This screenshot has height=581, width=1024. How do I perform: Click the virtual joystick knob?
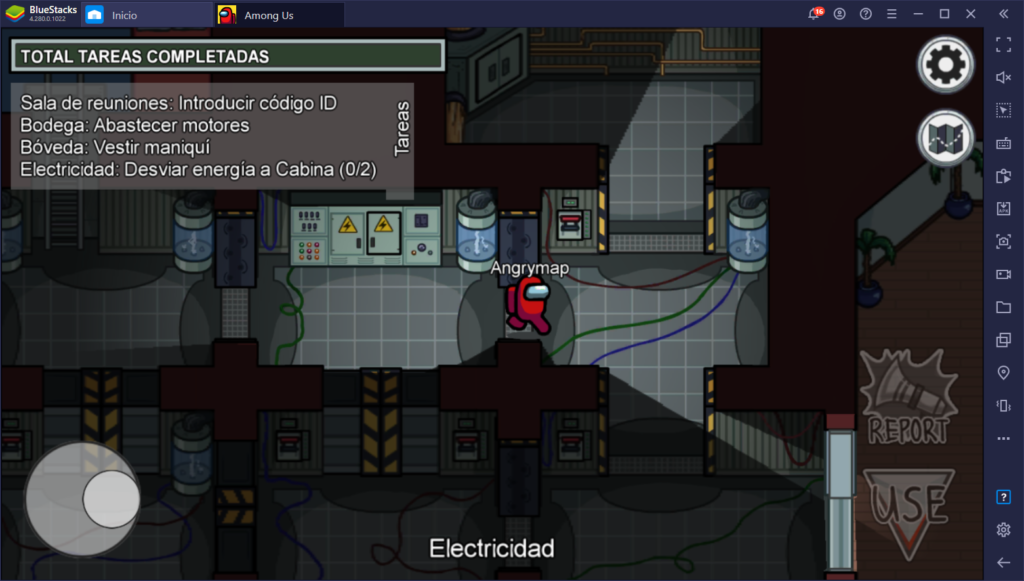tap(110, 499)
